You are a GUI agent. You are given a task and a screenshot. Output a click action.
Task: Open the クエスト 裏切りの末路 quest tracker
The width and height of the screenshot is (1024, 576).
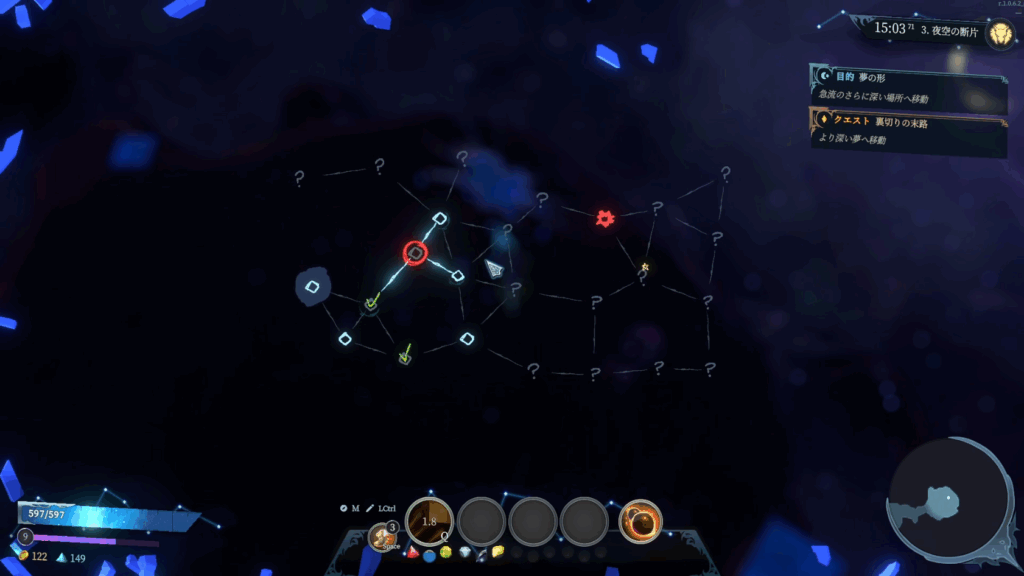pos(908,131)
